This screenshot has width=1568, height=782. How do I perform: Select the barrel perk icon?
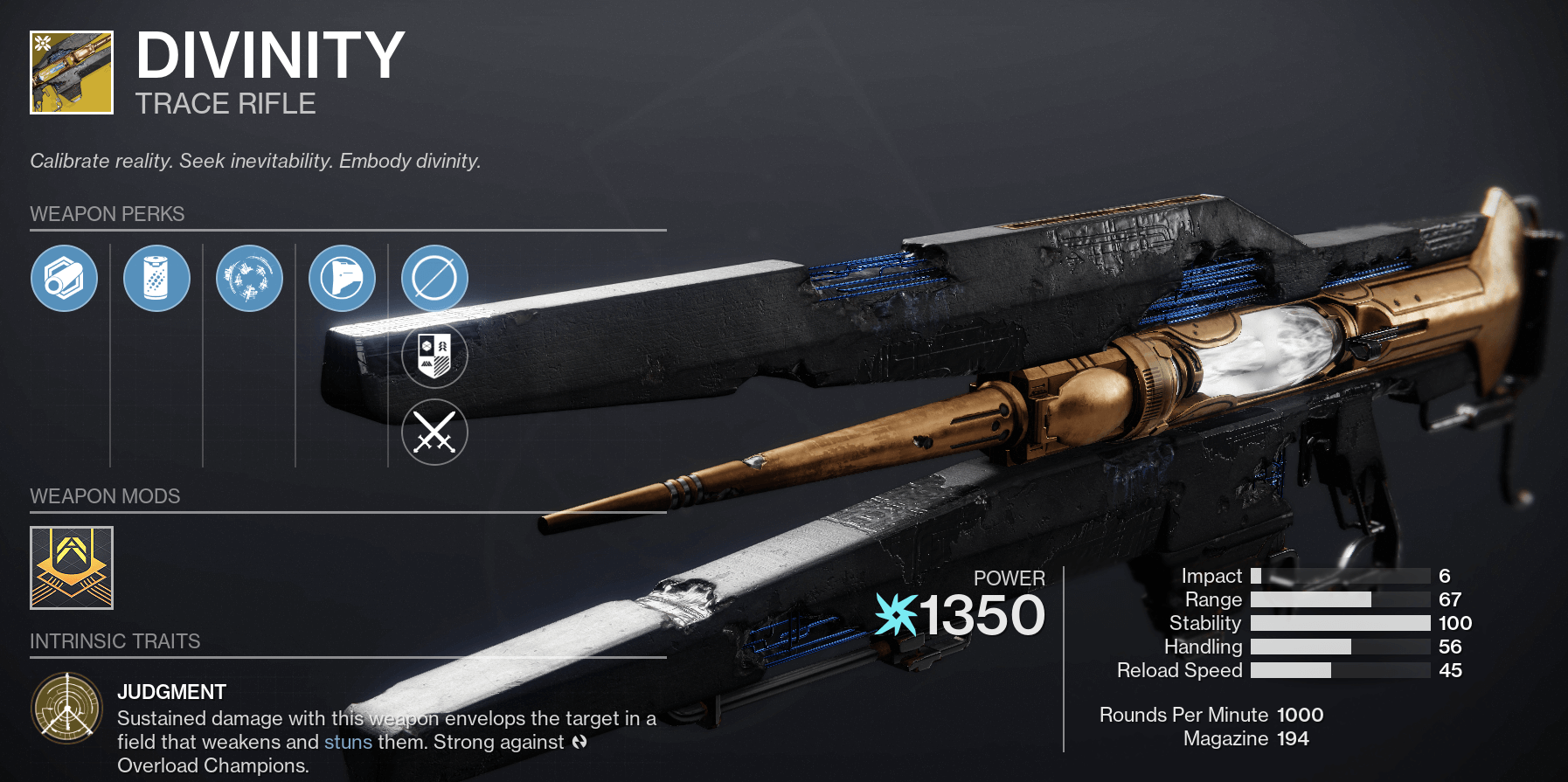tap(64, 279)
